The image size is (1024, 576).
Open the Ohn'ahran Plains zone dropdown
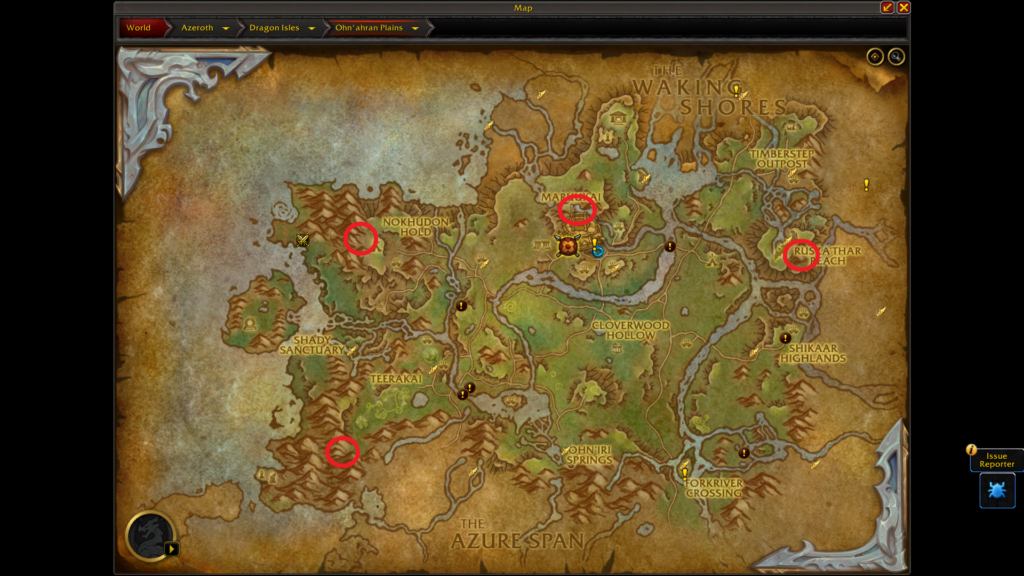coord(415,28)
